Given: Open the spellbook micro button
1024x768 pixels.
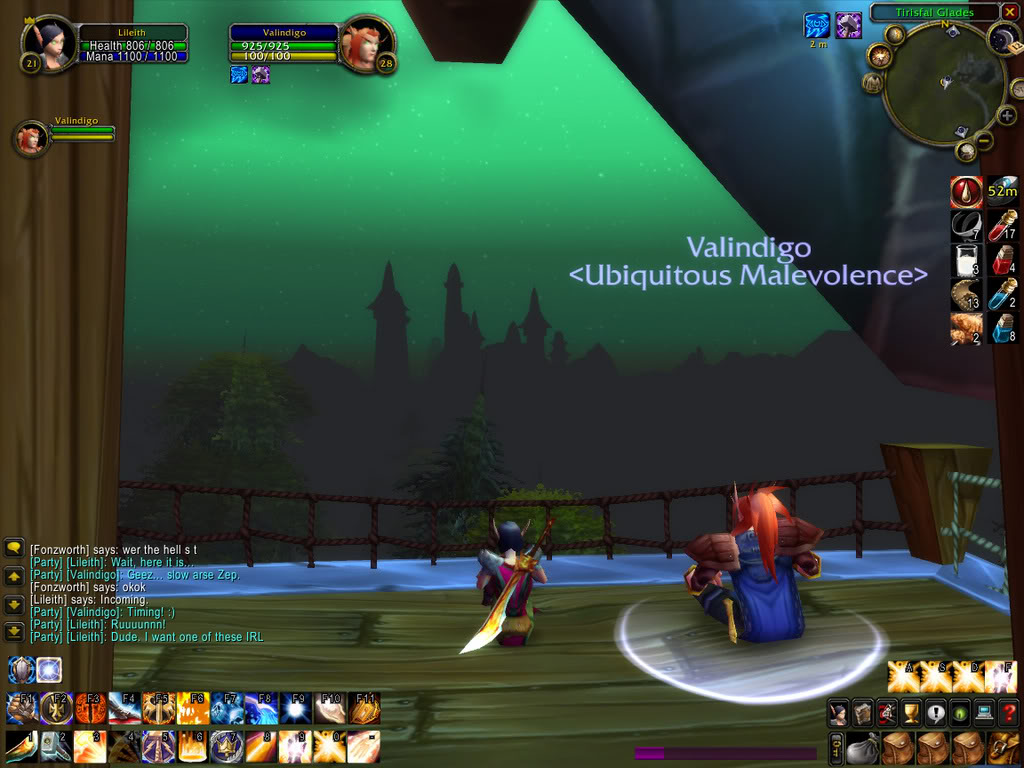Looking at the screenshot, I should point(862,713).
